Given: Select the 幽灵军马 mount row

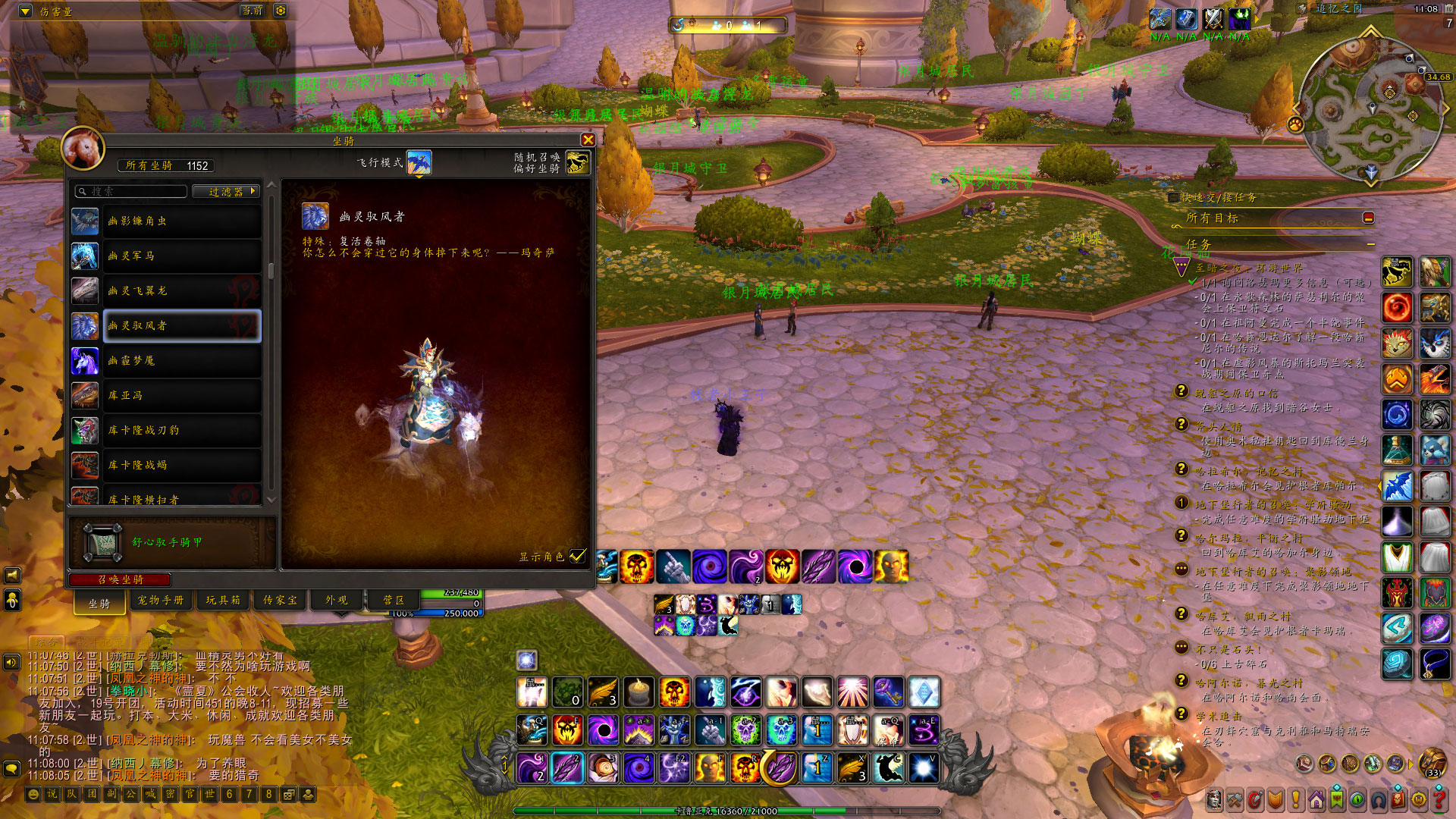Looking at the screenshot, I should tap(181, 256).
